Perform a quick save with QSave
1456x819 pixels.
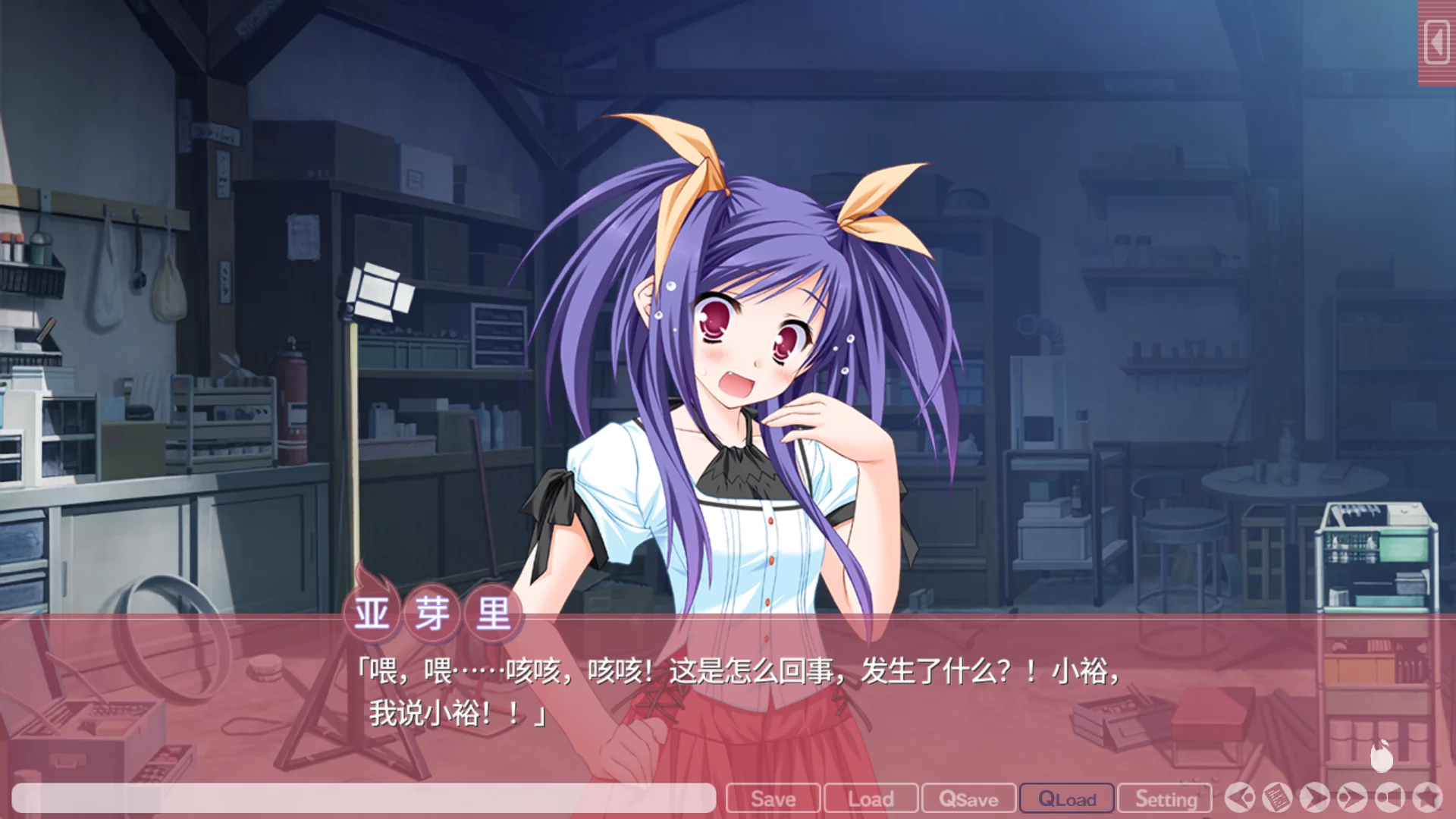pyautogui.click(x=968, y=799)
